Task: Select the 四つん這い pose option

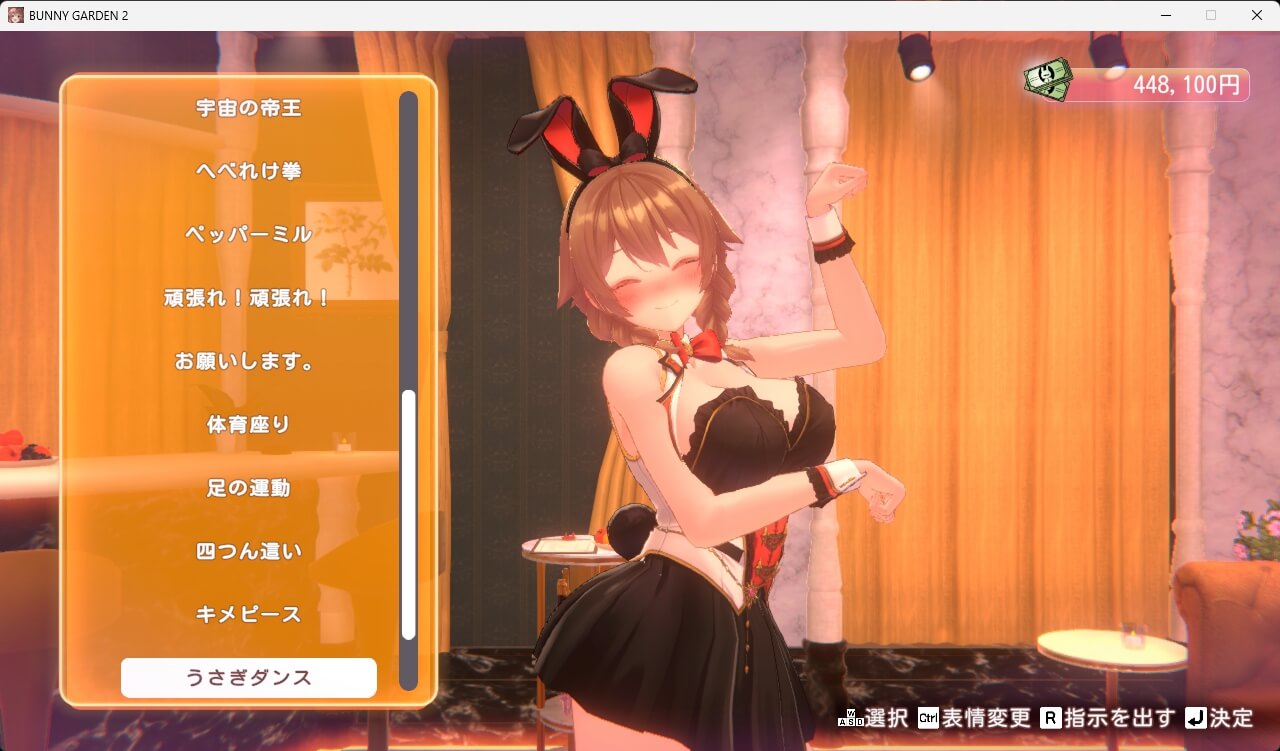Action: [x=248, y=551]
